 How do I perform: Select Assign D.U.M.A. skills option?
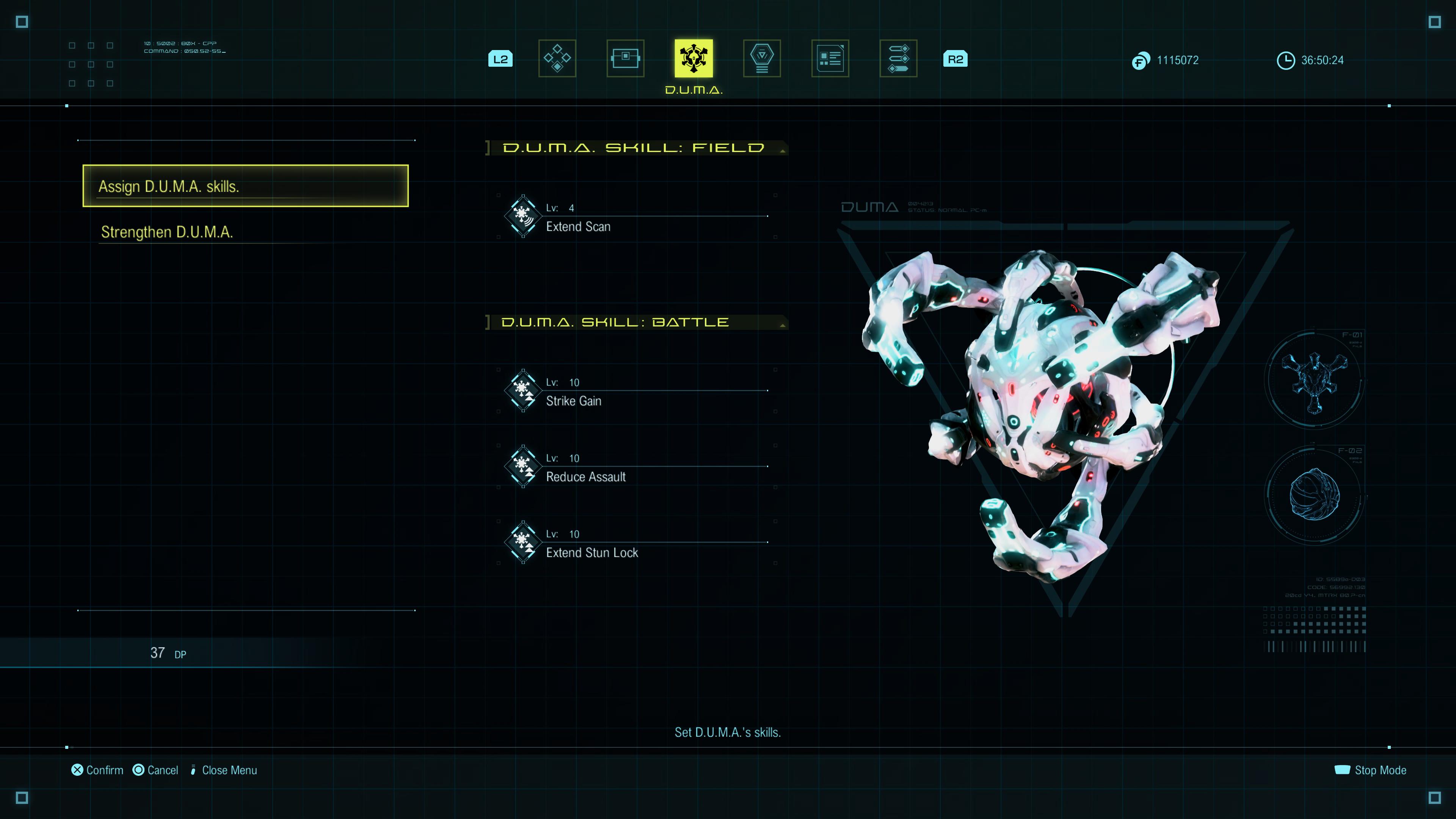245,186
